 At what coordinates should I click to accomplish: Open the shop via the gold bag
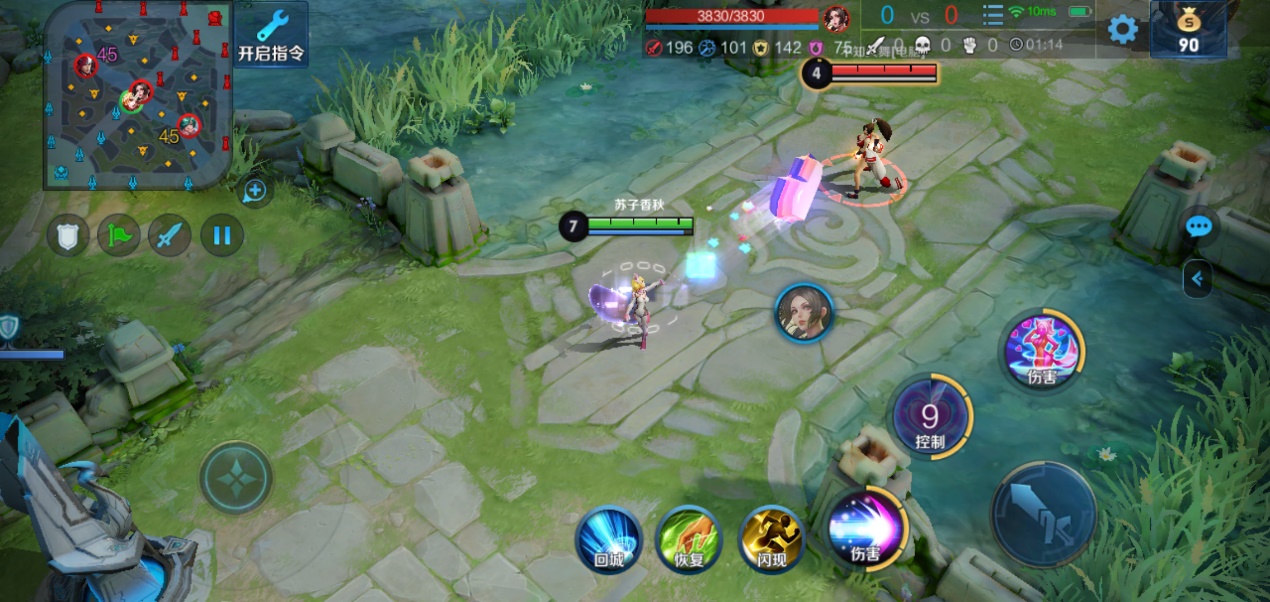pyautogui.click(x=1188, y=29)
